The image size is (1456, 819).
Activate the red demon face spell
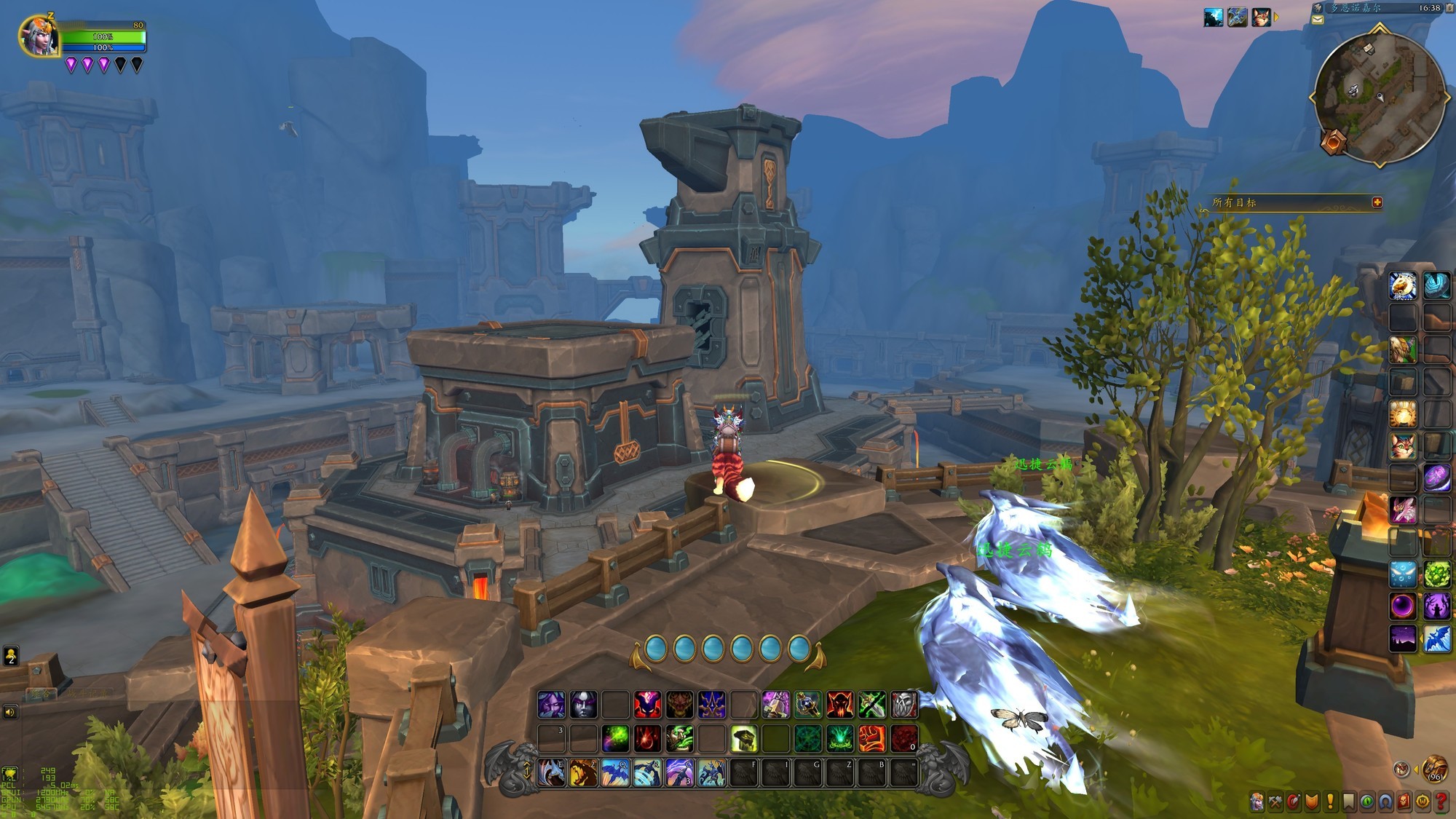pyautogui.click(x=839, y=704)
